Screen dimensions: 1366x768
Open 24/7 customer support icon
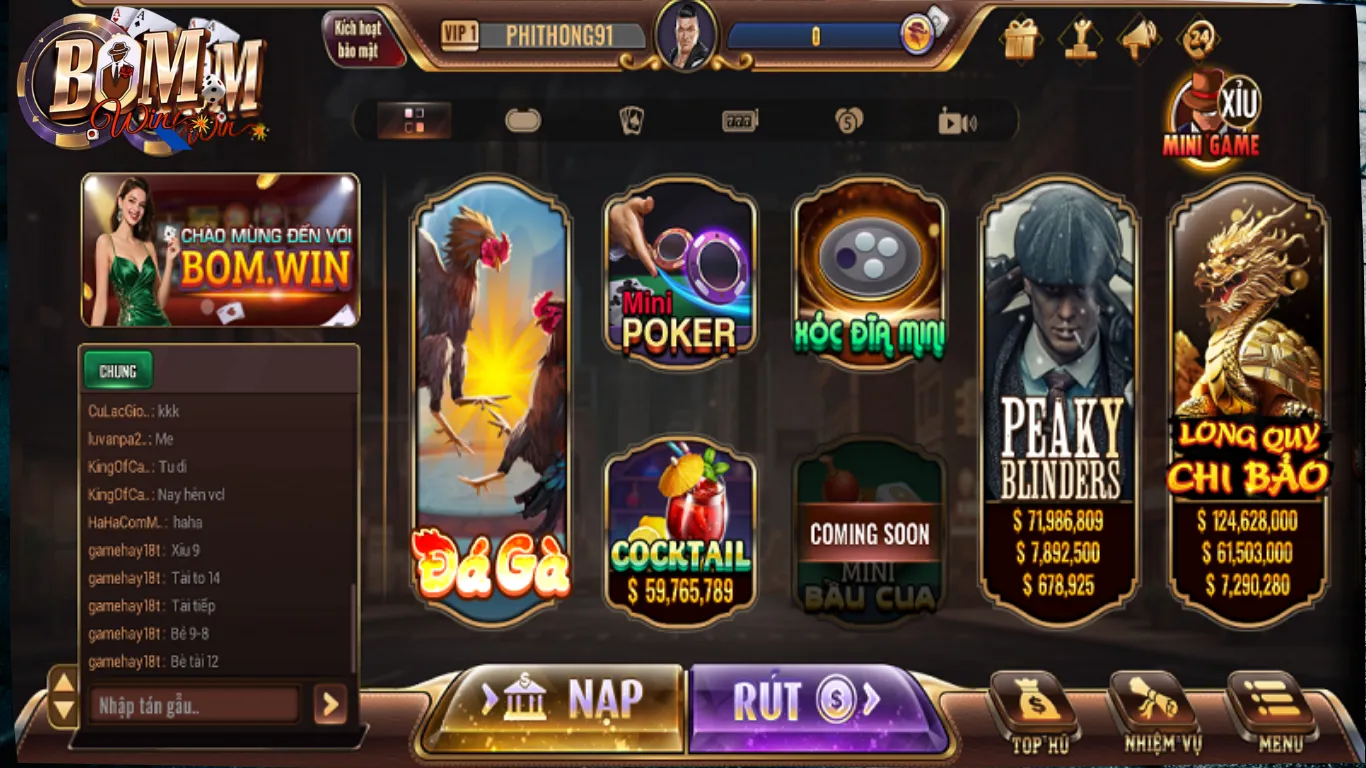[1198, 36]
